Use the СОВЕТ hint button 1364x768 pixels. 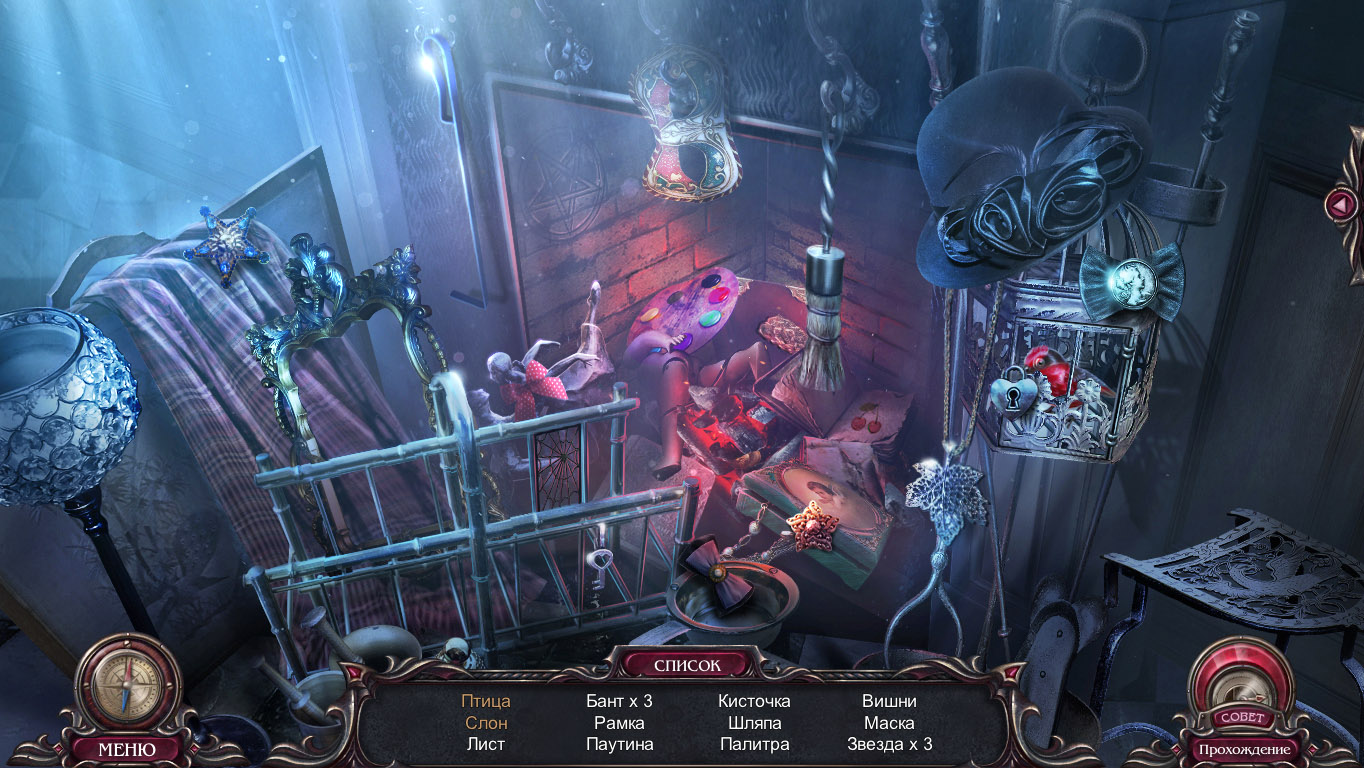1243,717
